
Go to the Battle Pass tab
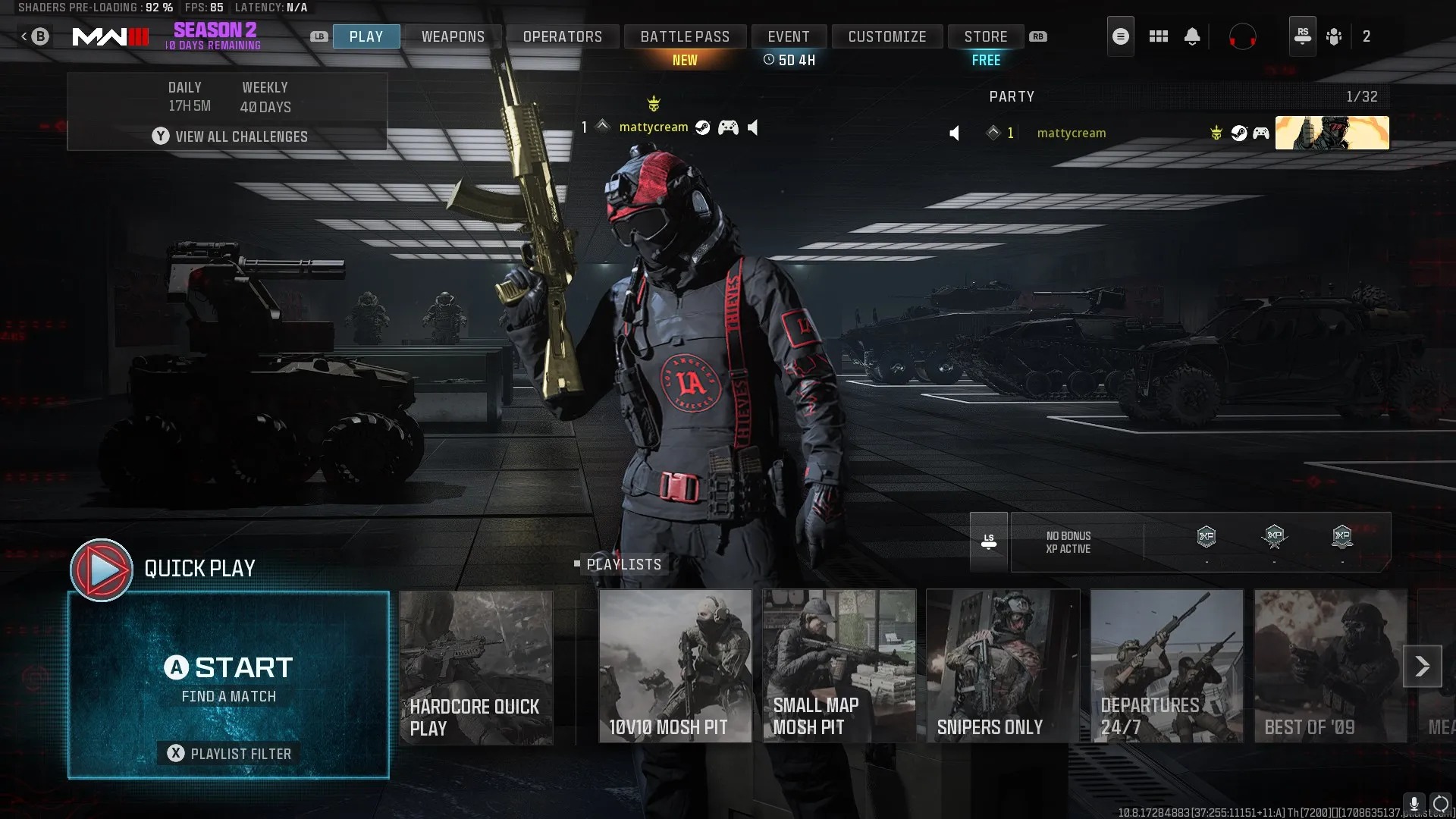[x=685, y=36]
